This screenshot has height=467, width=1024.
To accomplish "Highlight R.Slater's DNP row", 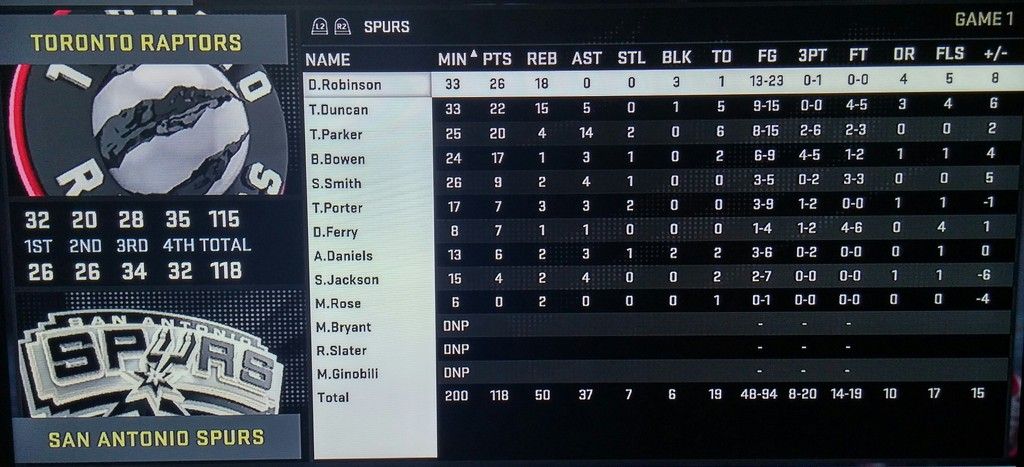I will click(340, 350).
